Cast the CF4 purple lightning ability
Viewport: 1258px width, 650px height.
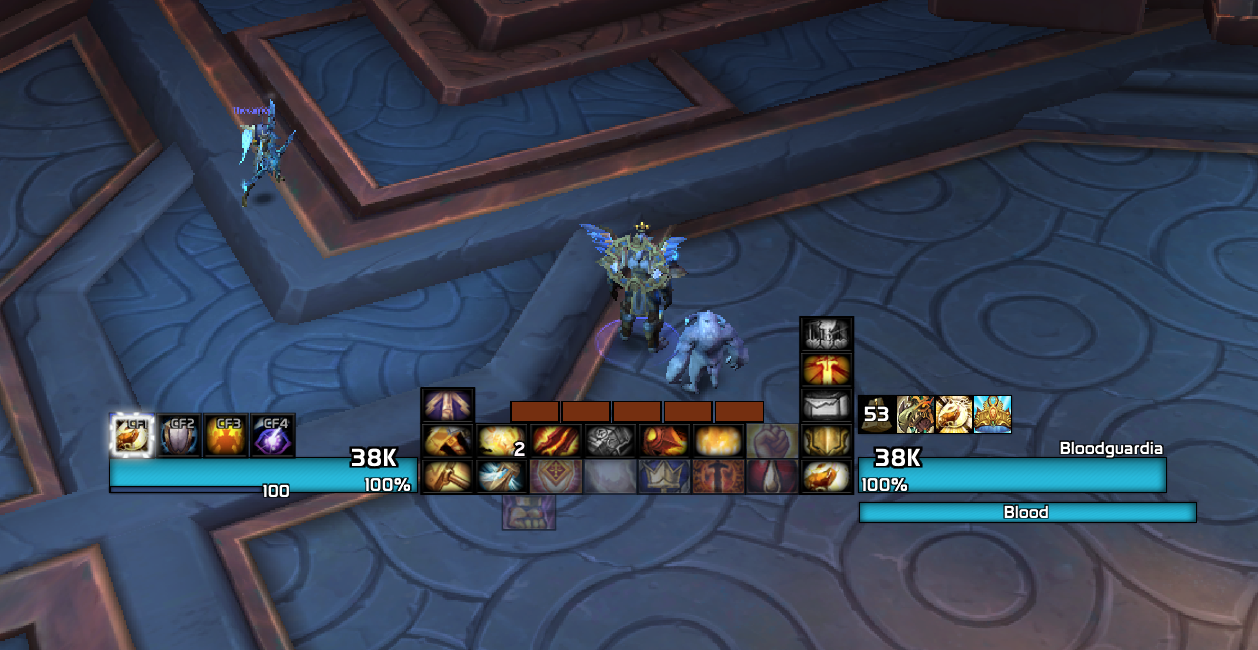[273, 435]
